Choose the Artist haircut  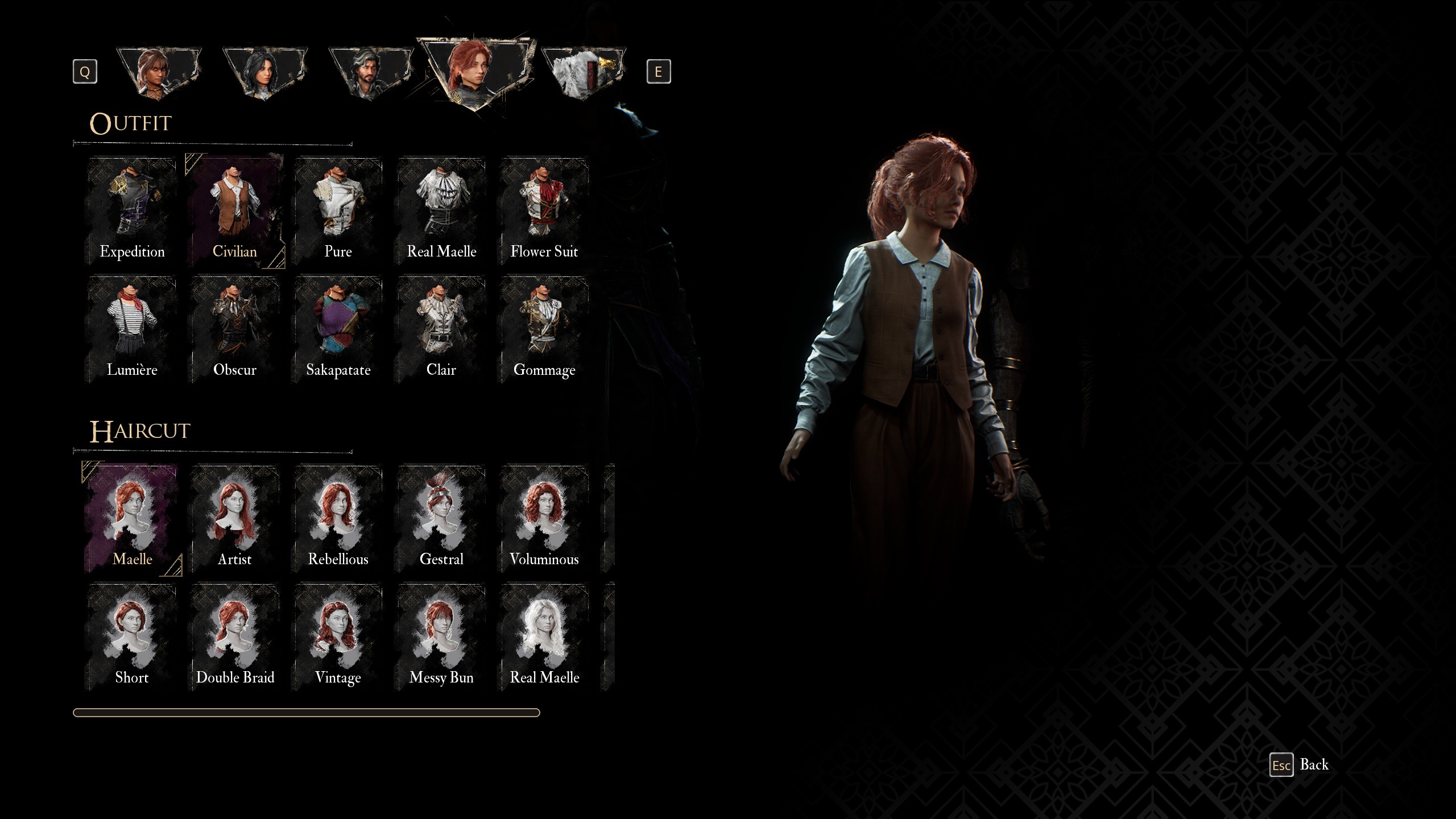click(235, 518)
